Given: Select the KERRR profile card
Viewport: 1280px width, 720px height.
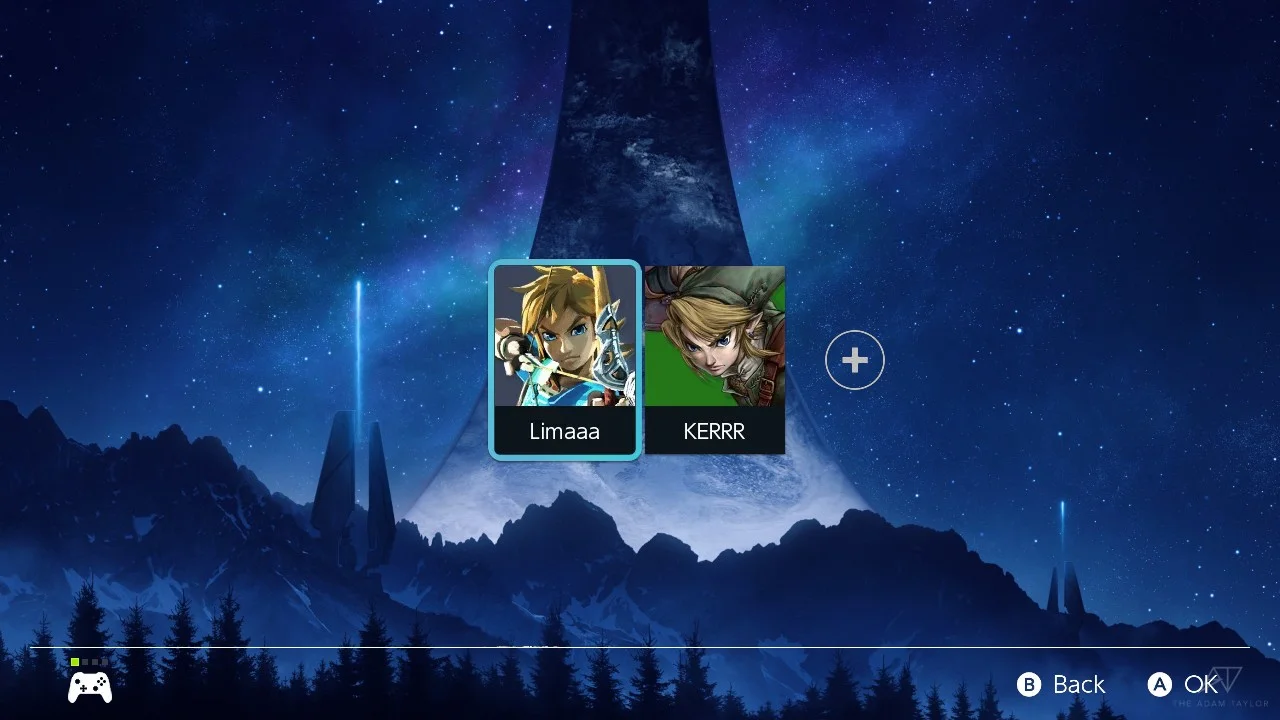Looking at the screenshot, I should coord(714,360).
